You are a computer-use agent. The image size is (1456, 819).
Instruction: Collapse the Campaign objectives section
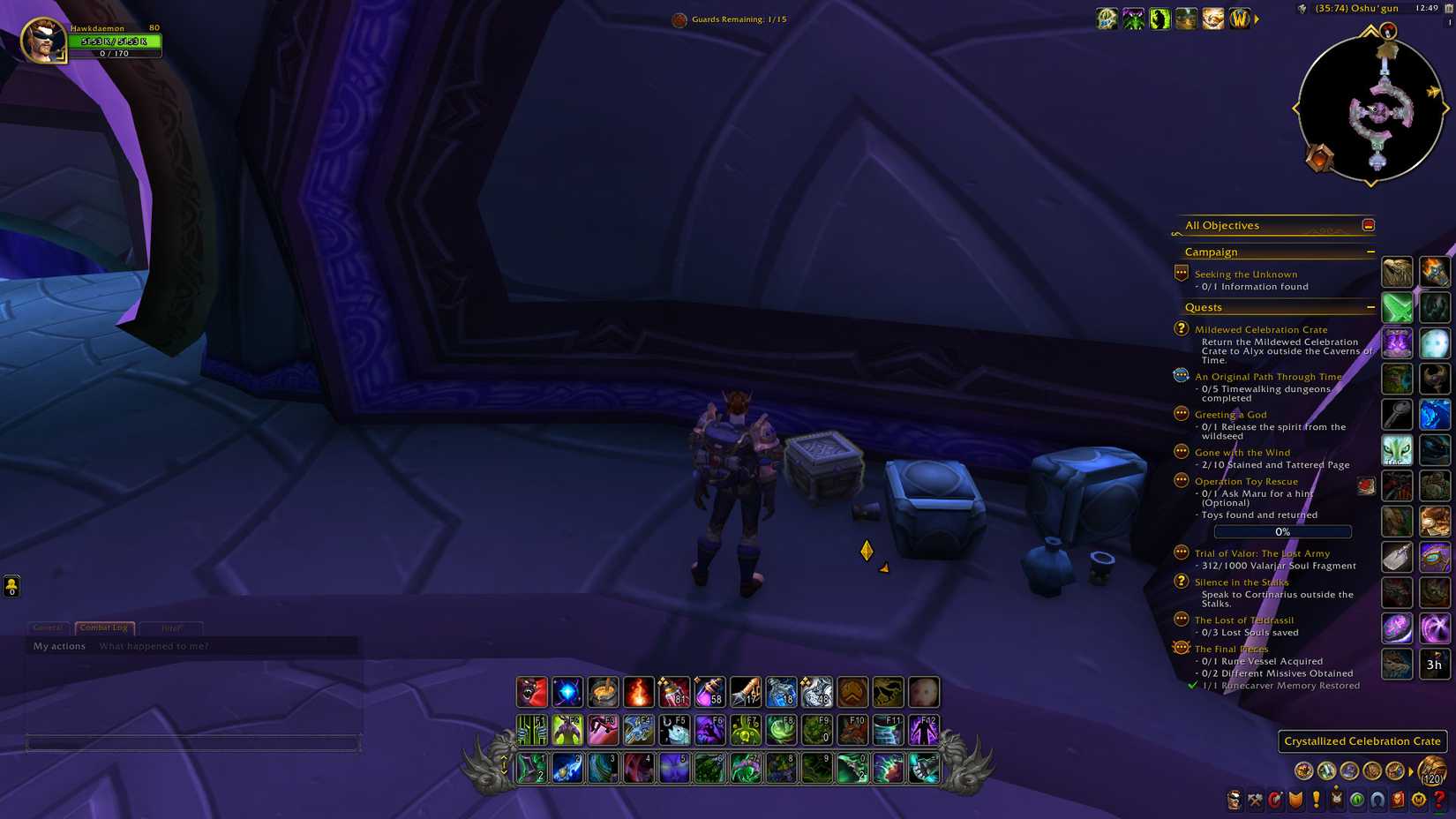pos(1370,252)
